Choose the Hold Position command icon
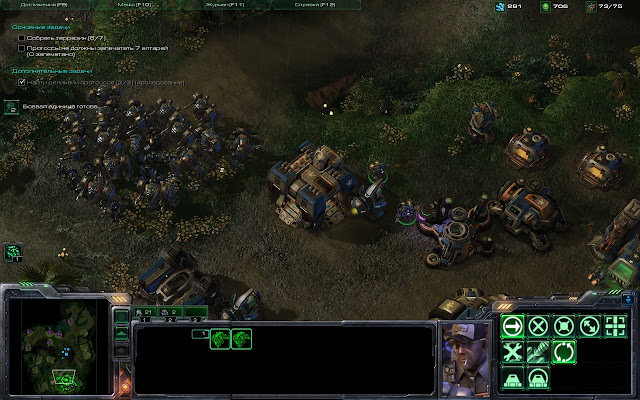The image size is (640, 400). [x=564, y=325]
